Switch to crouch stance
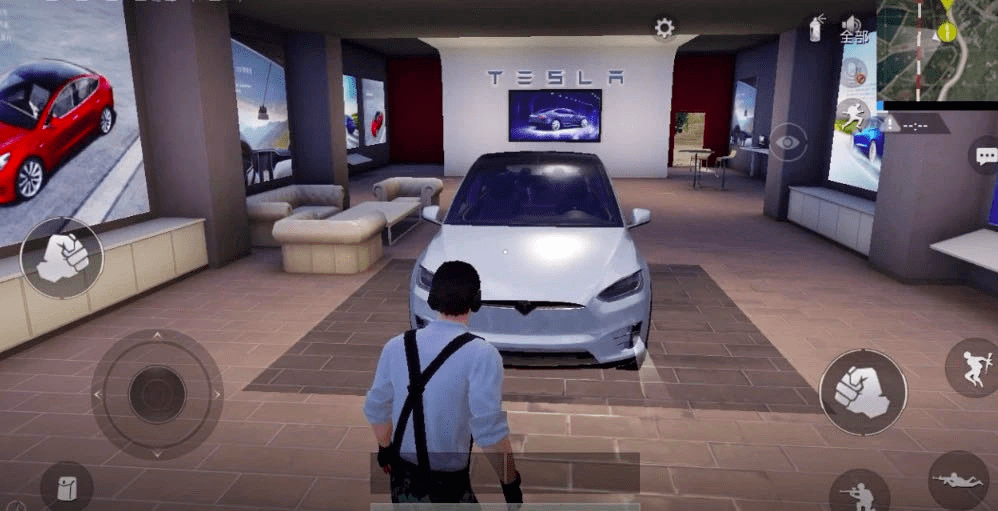This screenshot has width=998, height=511. [858, 492]
